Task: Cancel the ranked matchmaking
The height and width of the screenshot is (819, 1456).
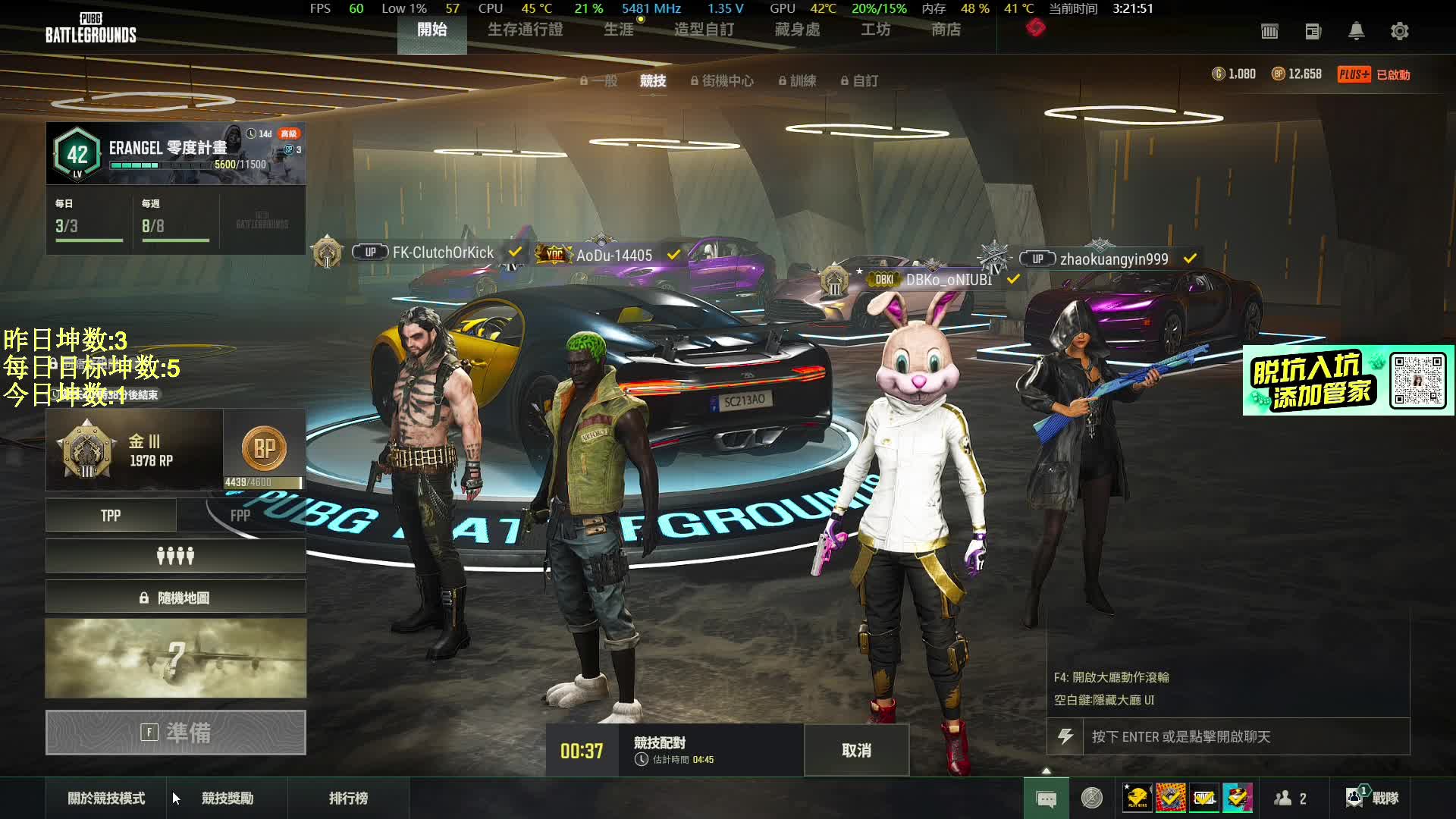Action: (856, 750)
